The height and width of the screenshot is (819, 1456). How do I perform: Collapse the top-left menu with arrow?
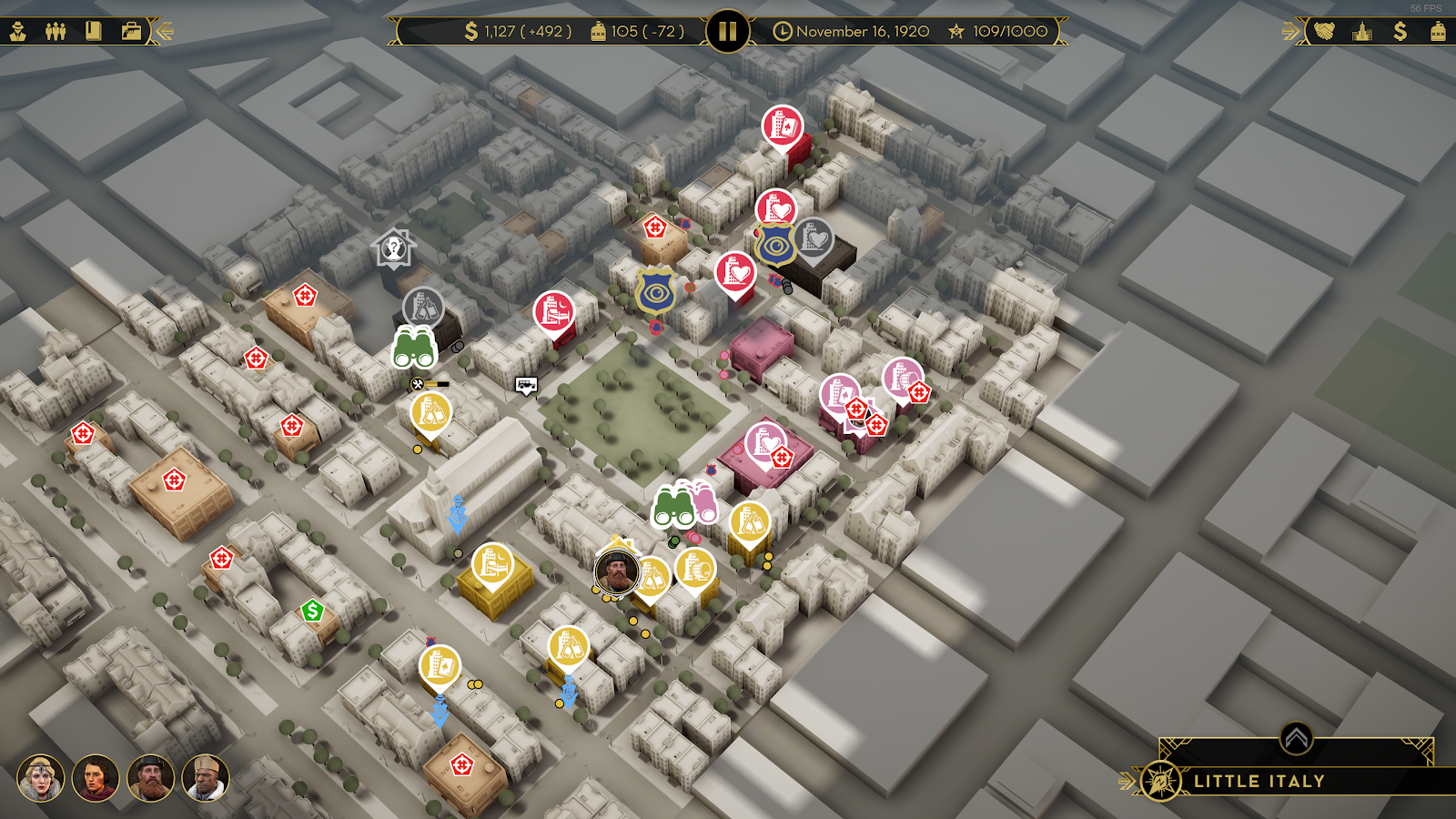[164, 32]
